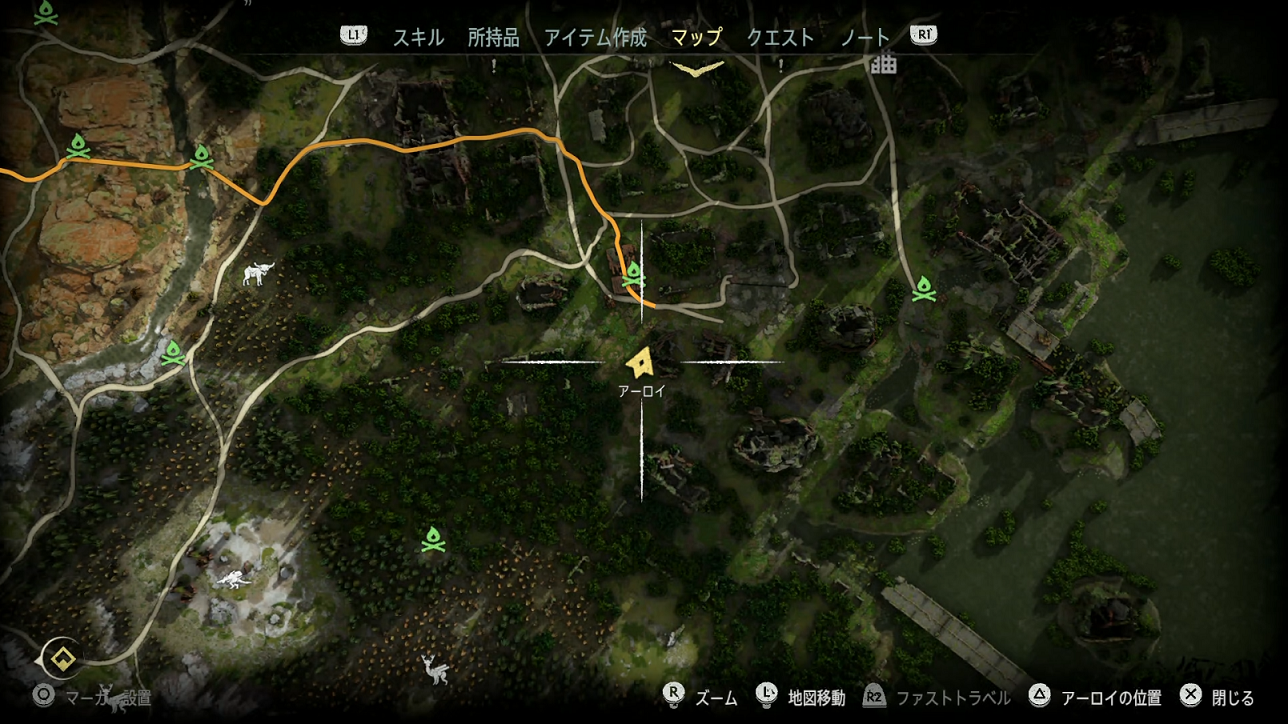Select the machine icon in the pale rocky clearing
Viewport: 1288px width, 724px height.
point(231,578)
